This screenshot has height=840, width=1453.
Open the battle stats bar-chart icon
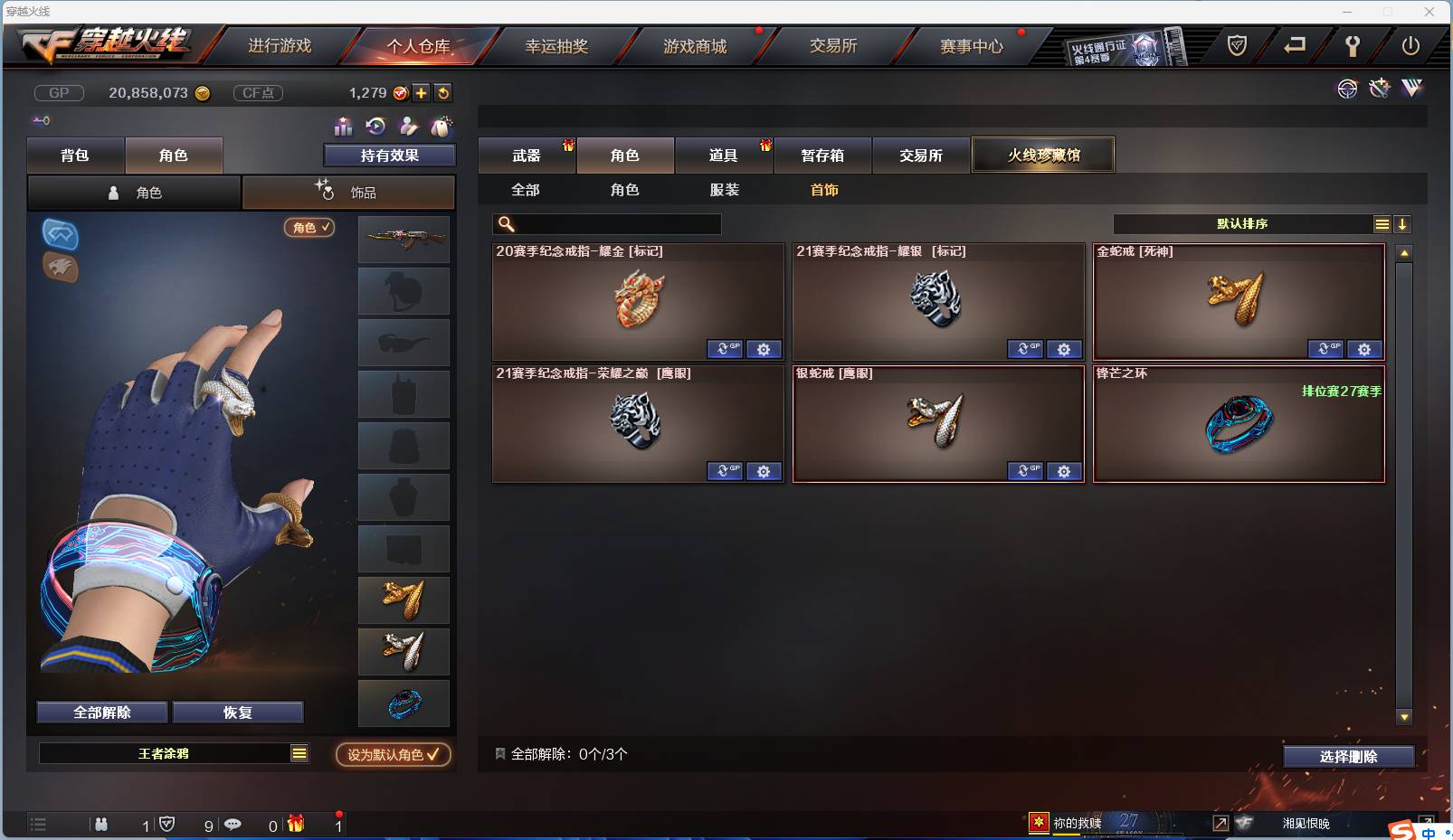pos(342,127)
